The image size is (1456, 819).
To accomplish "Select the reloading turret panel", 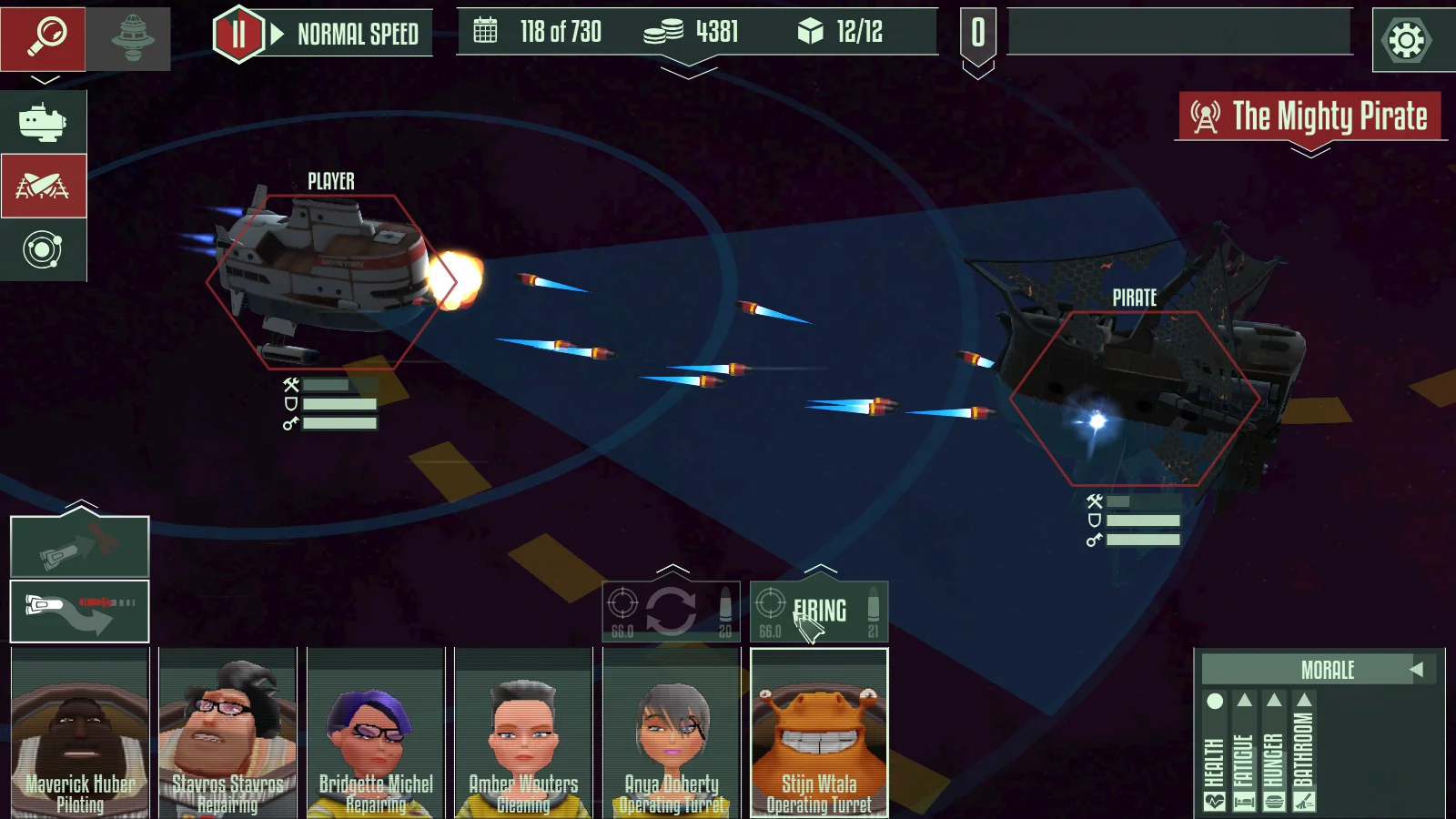I will (672, 612).
